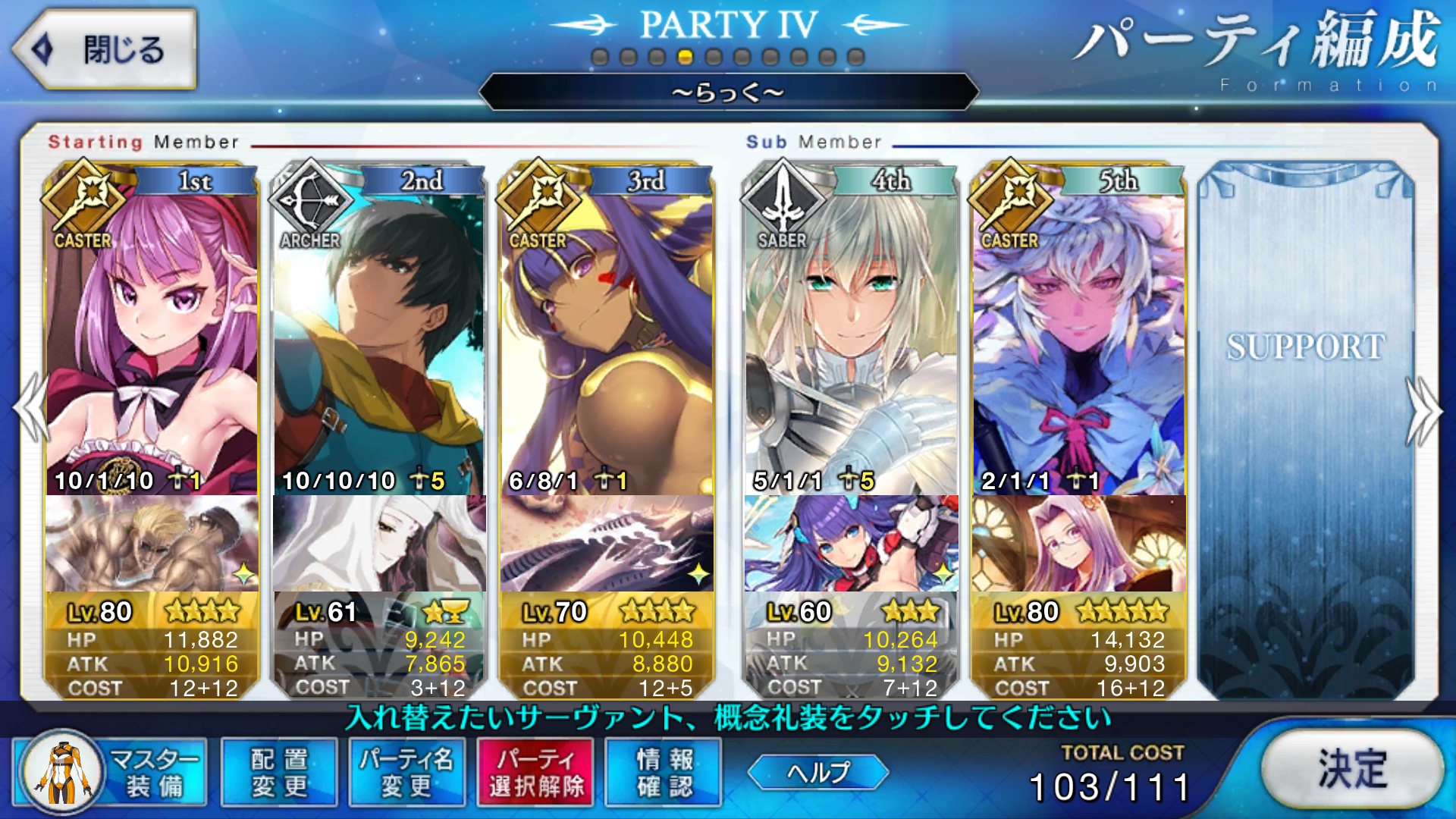Change the 4th servant's craft essence card
The height and width of the screenshot is (819, 1456).
pyautogui.click(x=851, y=543)
